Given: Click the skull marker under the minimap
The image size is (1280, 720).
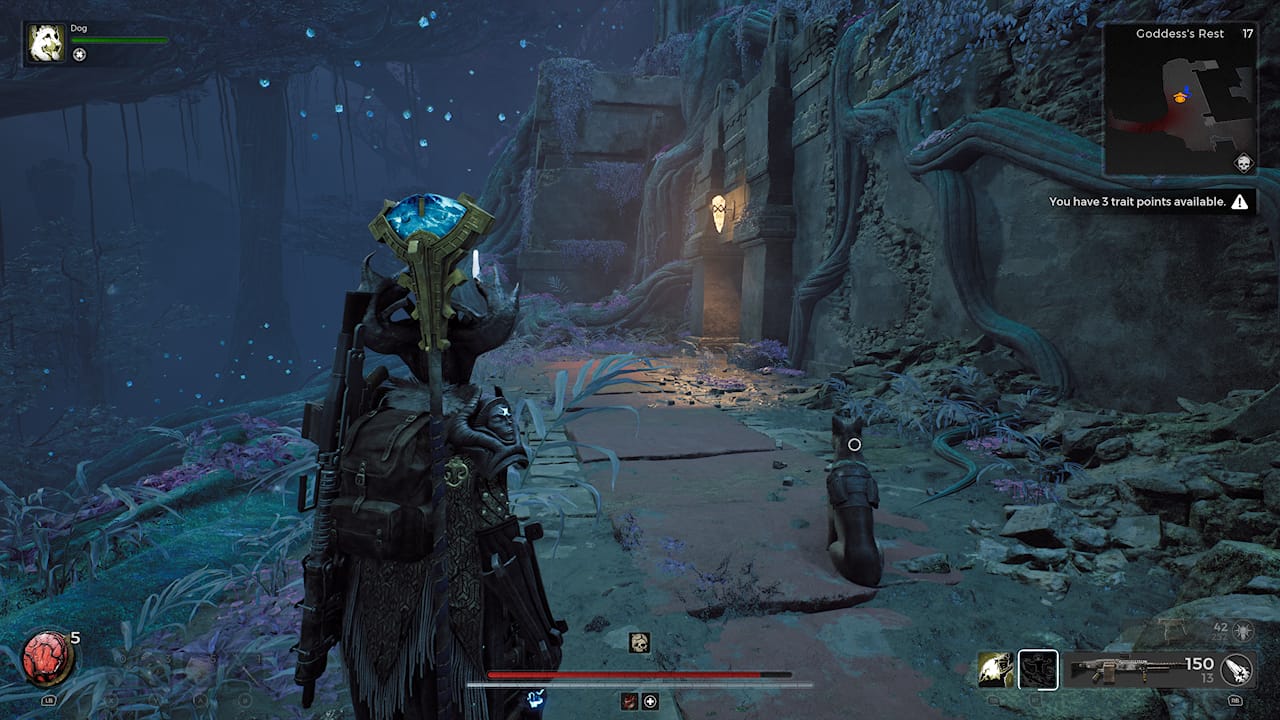Looking at the screenshot, I should (x=1243, y=163).
